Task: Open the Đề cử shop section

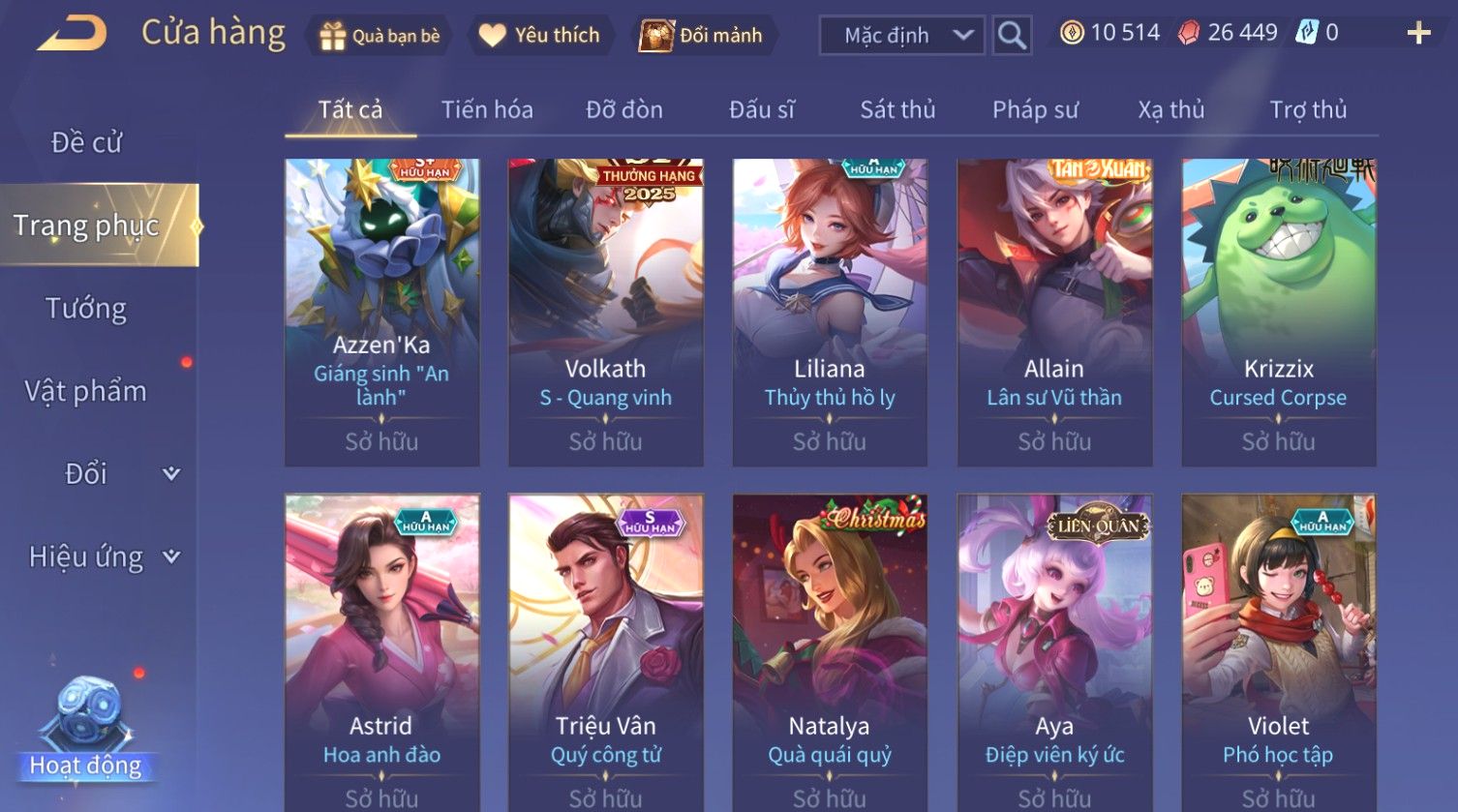Action: (x=87, y=142)
